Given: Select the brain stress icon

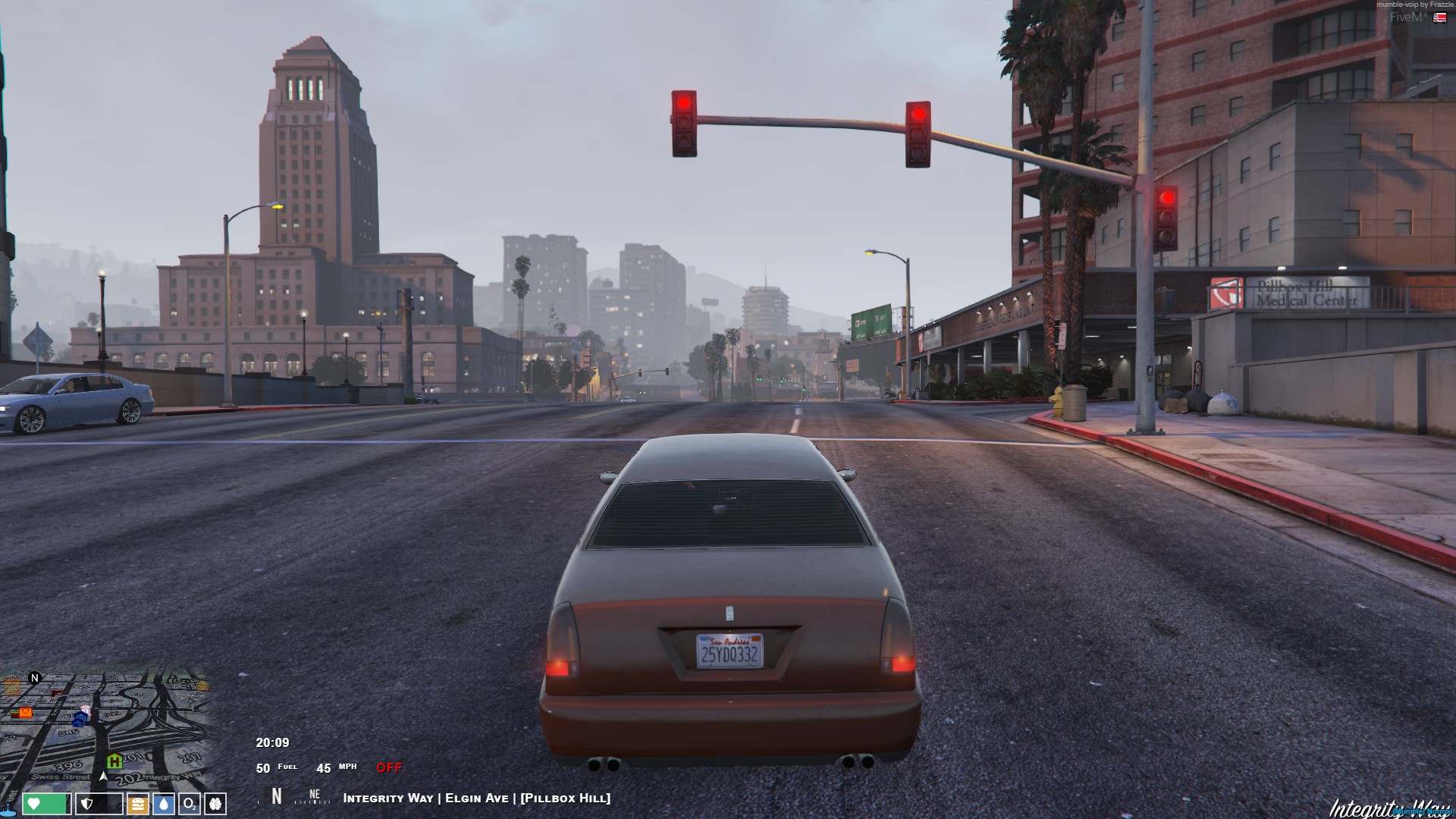Looking at the screenshot, I should (215, 805).
